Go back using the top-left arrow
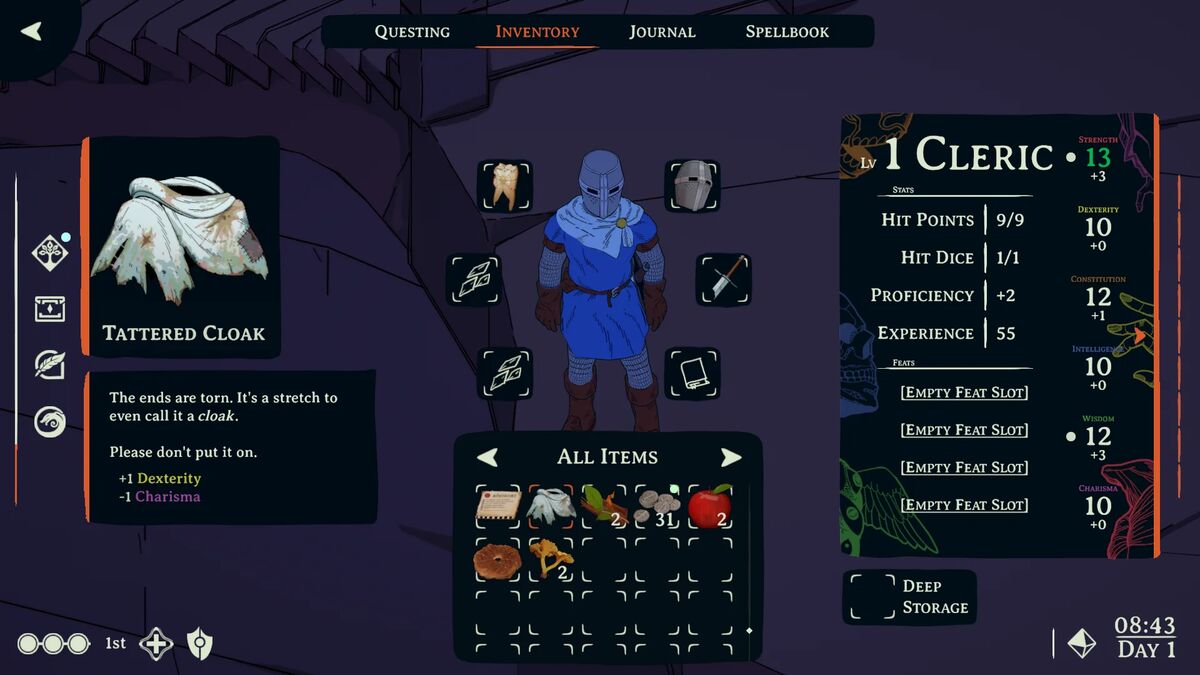This screenshot has width=1200, height=675. click(x=32, y=31)
